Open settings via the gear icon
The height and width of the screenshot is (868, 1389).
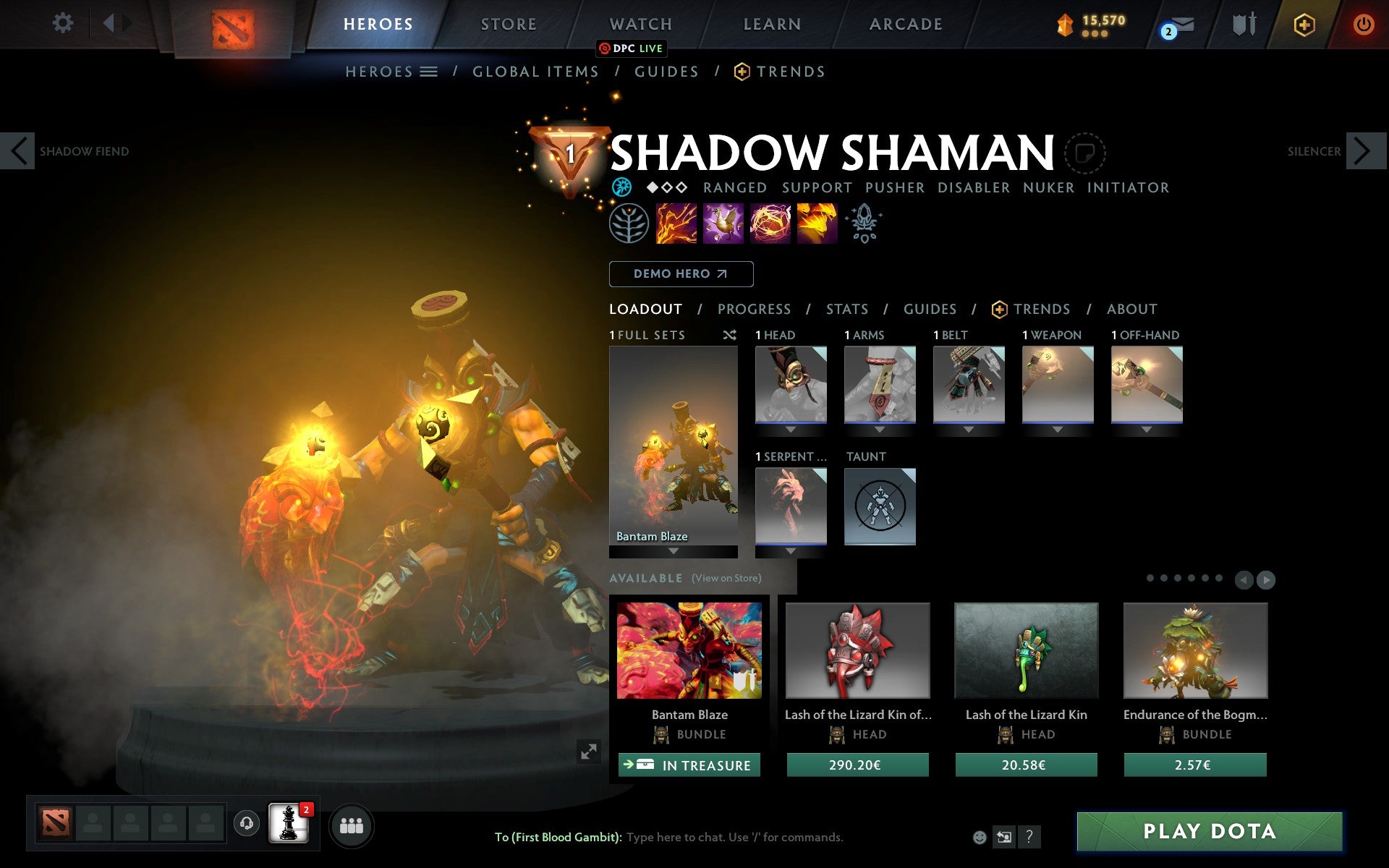(64, 23)
